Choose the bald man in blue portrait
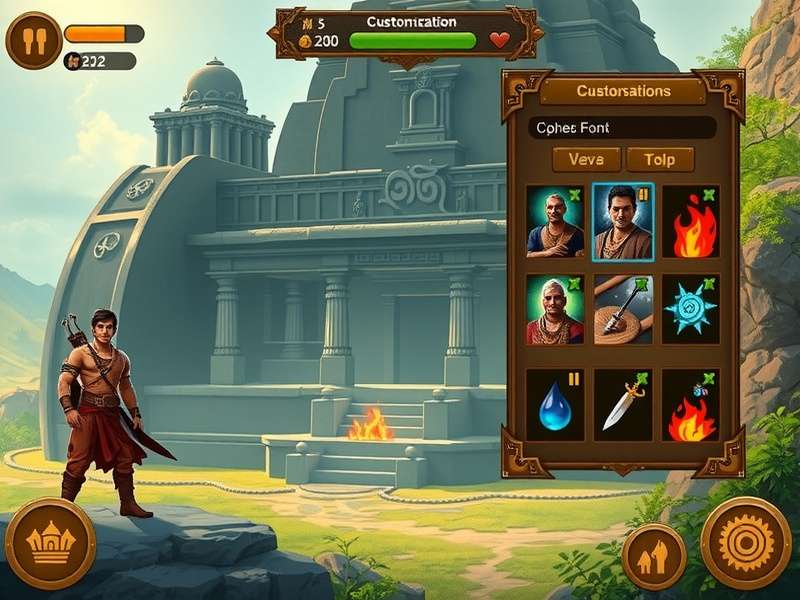The image size is (800, 600). (555, 221)
